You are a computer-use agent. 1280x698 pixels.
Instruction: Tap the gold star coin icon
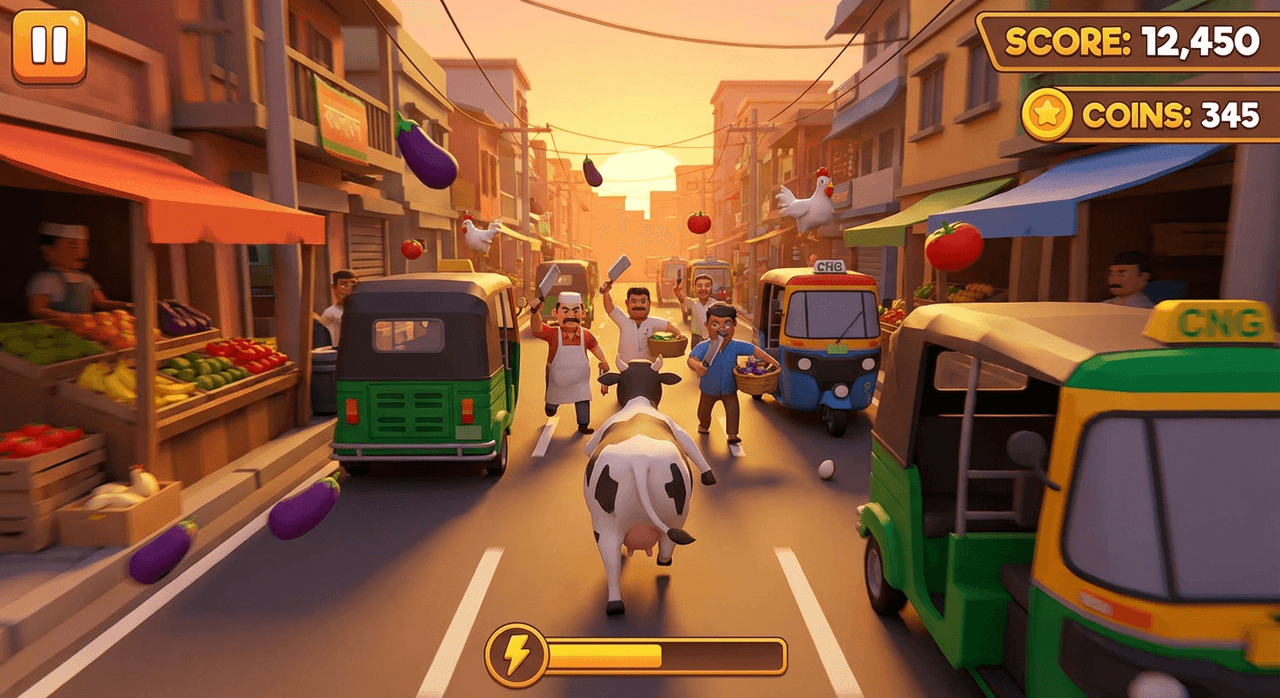tap(1047, 114)
